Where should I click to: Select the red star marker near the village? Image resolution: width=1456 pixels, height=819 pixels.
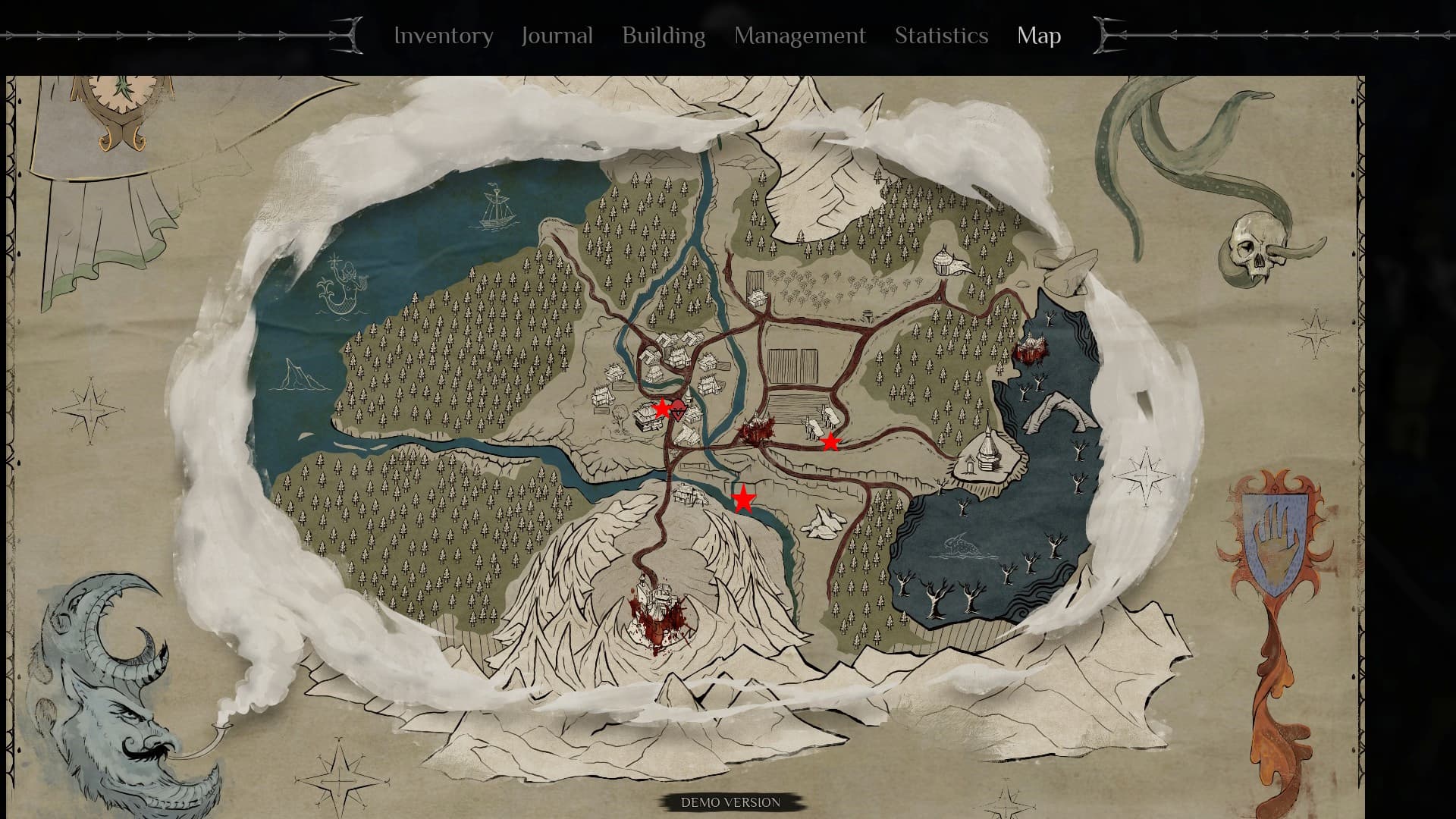click(x=662, y=407)
